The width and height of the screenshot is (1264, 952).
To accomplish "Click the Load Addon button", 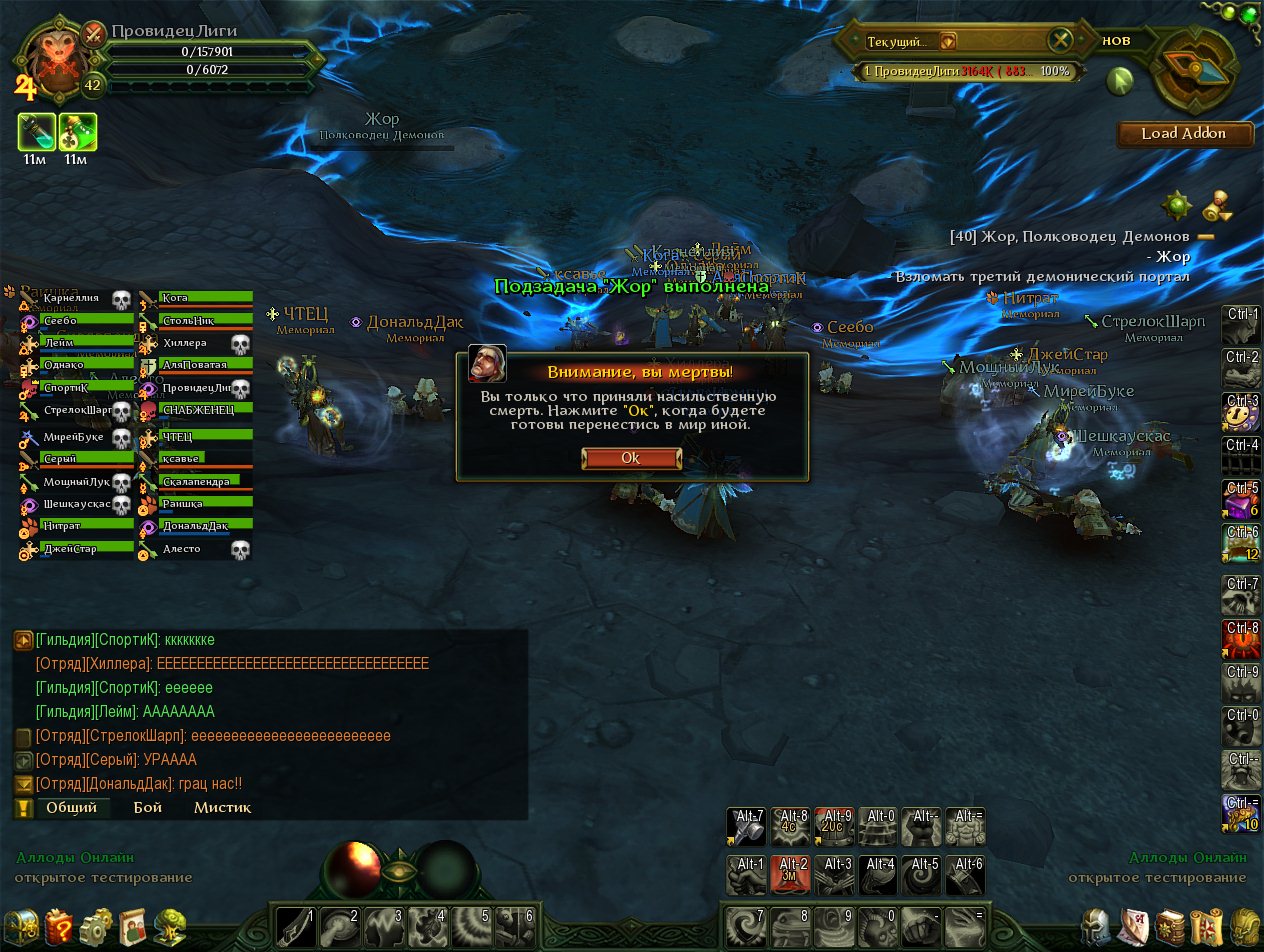I will tap(1185, 134).
